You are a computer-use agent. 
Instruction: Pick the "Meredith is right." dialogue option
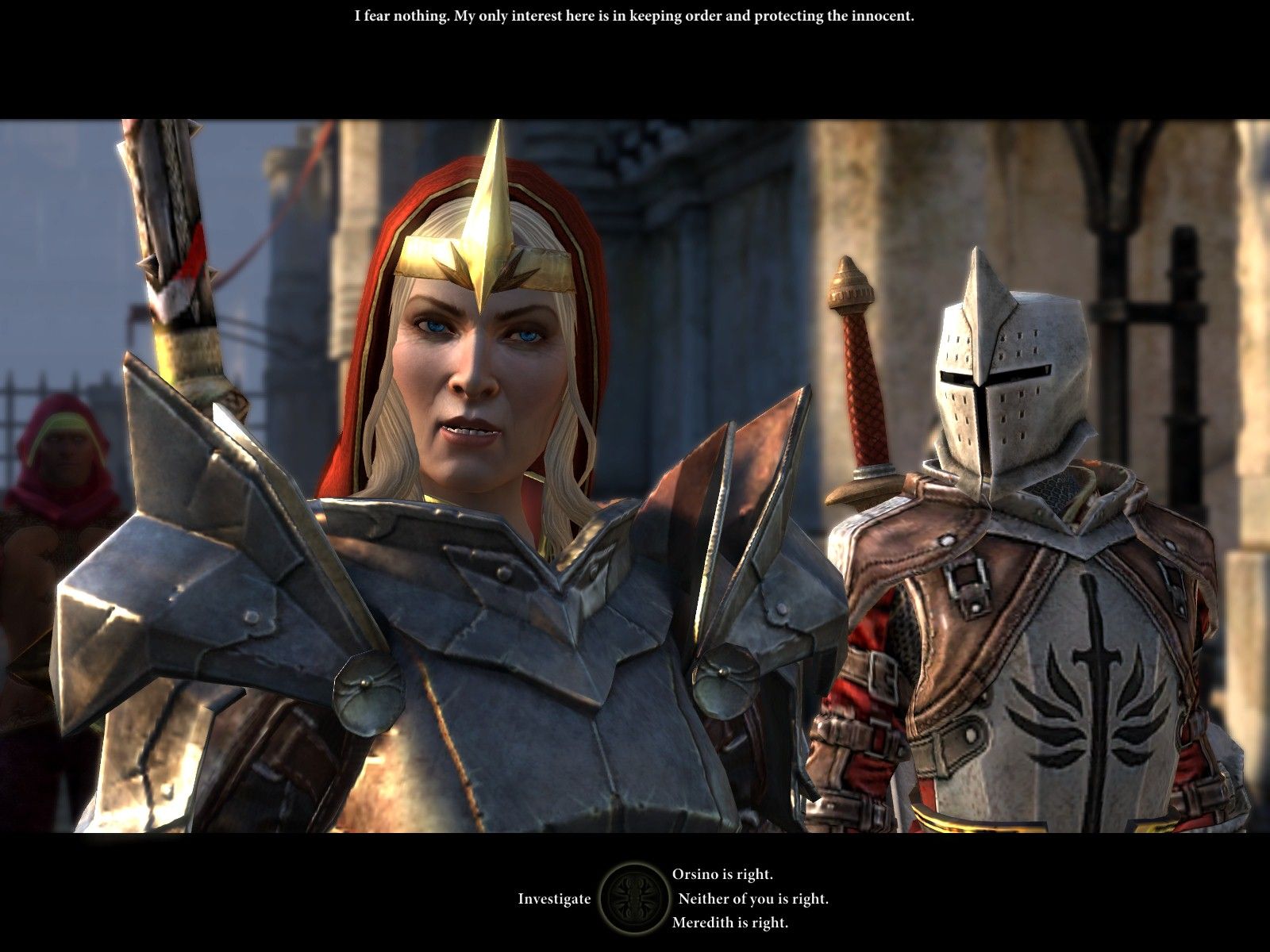coord(729,923)
